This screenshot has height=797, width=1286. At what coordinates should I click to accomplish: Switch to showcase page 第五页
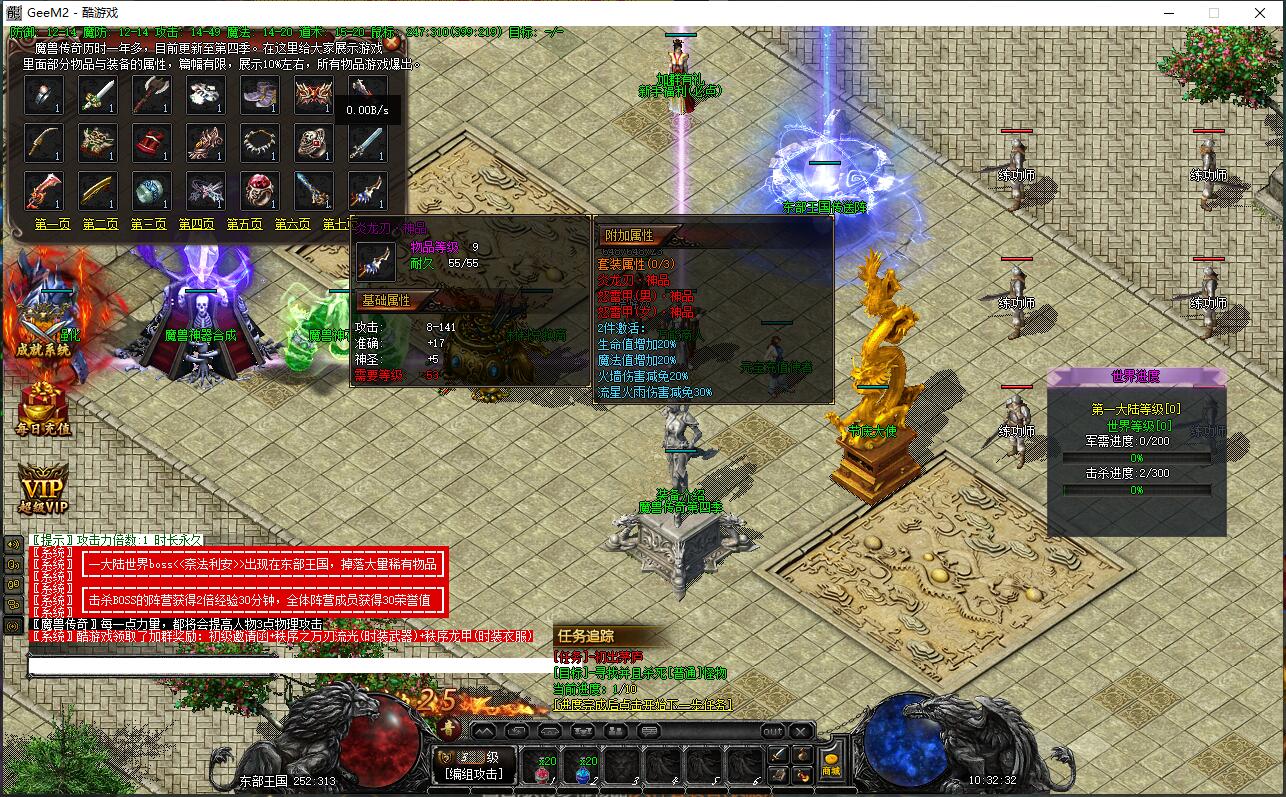pyautogui.click(x=244, y=225)
